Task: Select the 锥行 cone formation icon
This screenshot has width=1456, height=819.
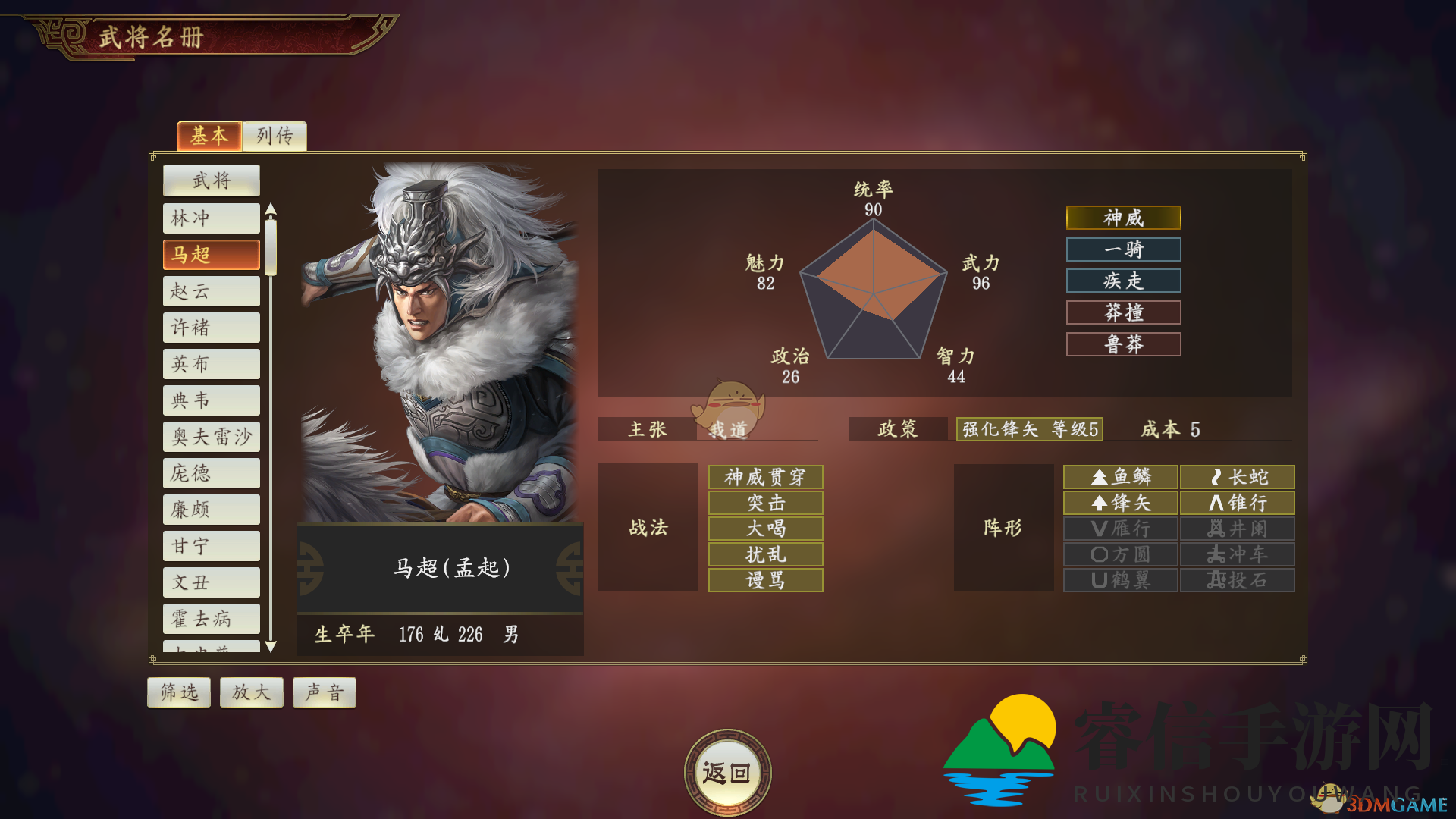Action: coord(1237,503)
